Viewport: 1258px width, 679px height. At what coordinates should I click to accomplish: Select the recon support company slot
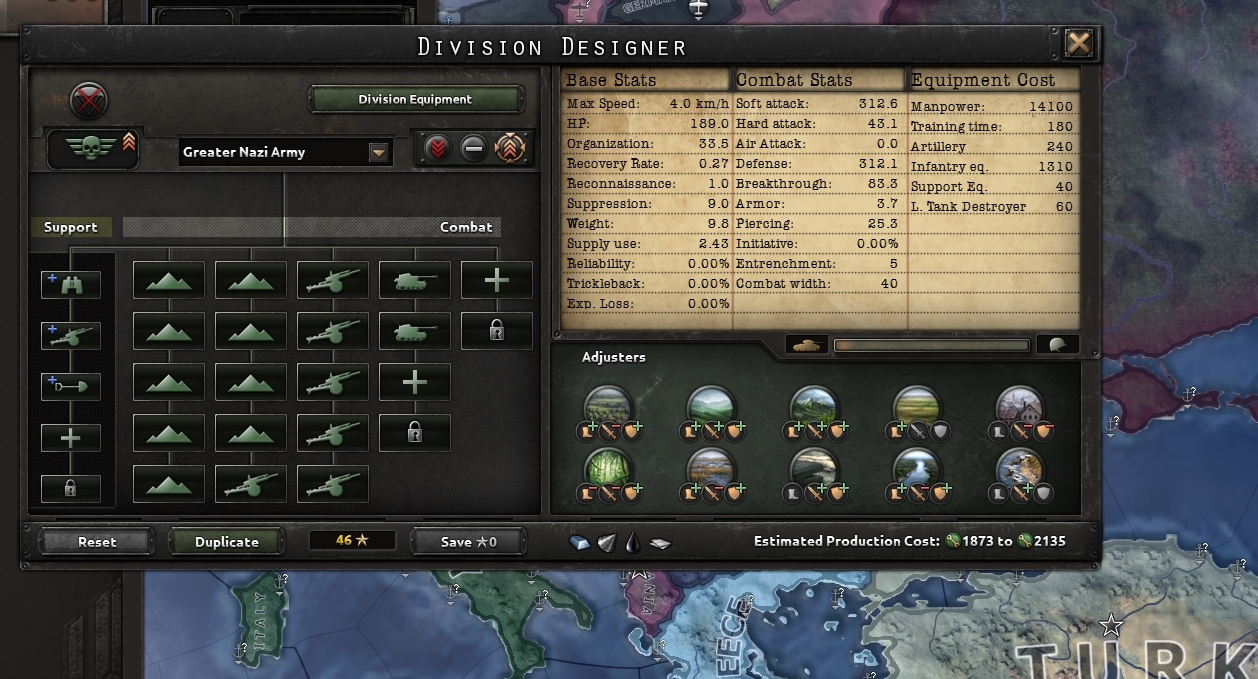coord(71,284)
